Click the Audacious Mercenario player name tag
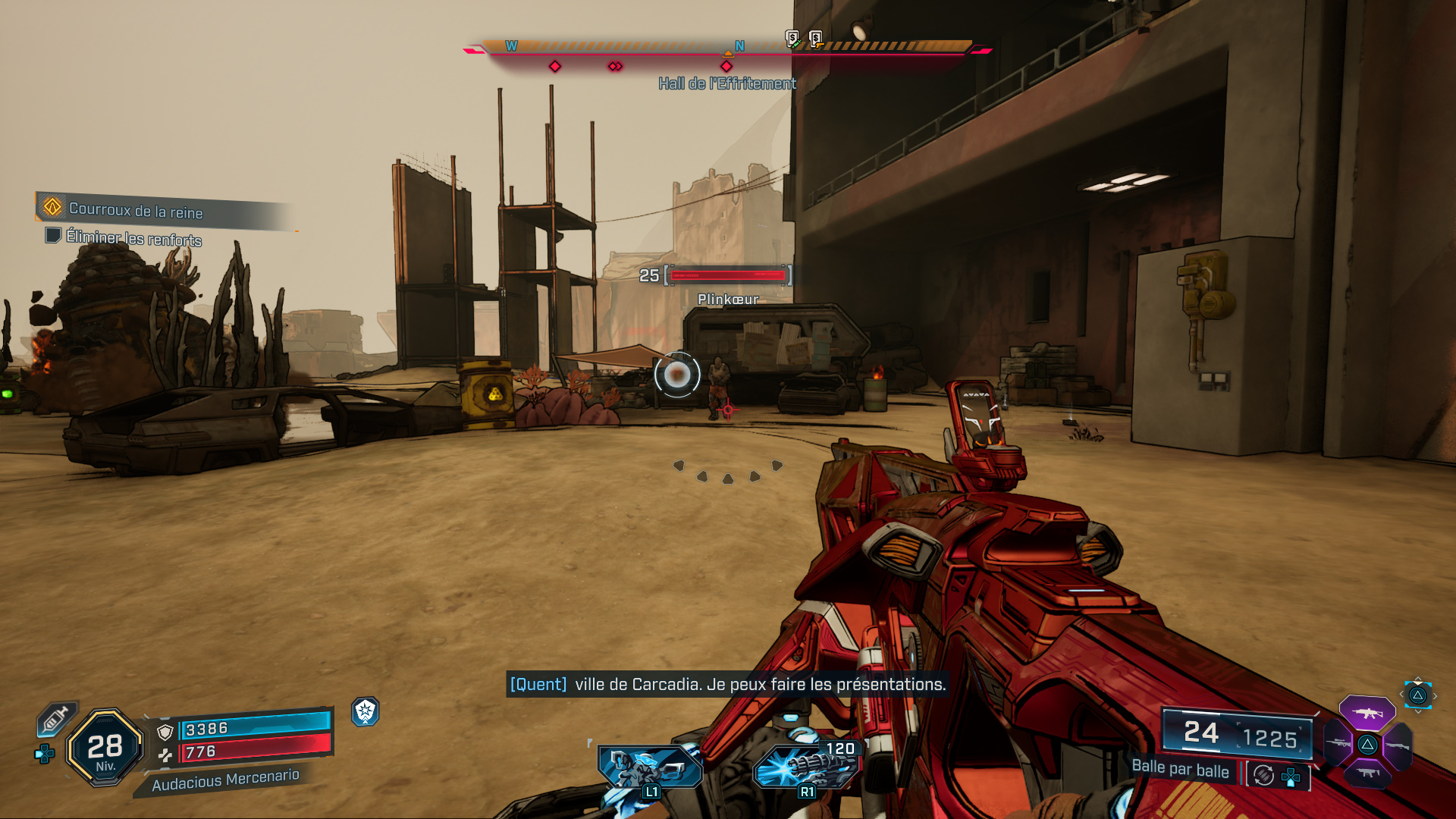 [x=225, y=780]
